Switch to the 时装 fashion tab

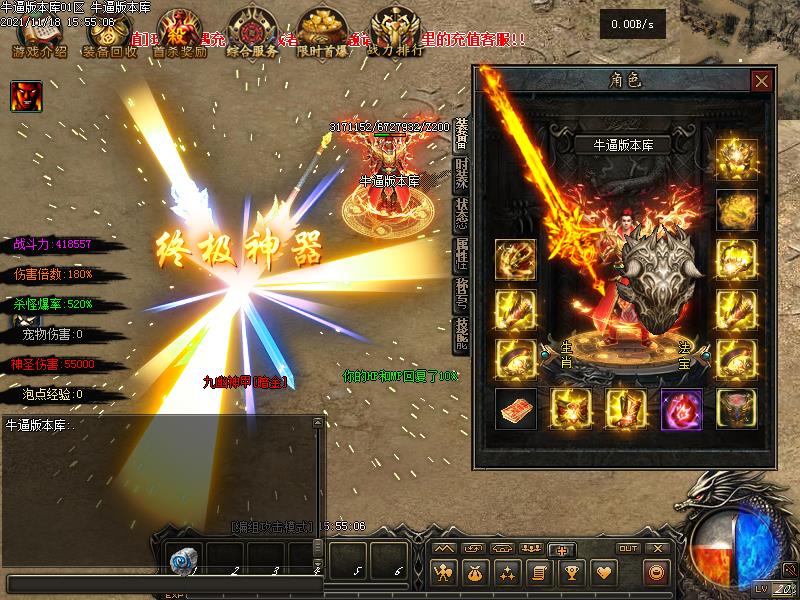click(x=462, y=173)
